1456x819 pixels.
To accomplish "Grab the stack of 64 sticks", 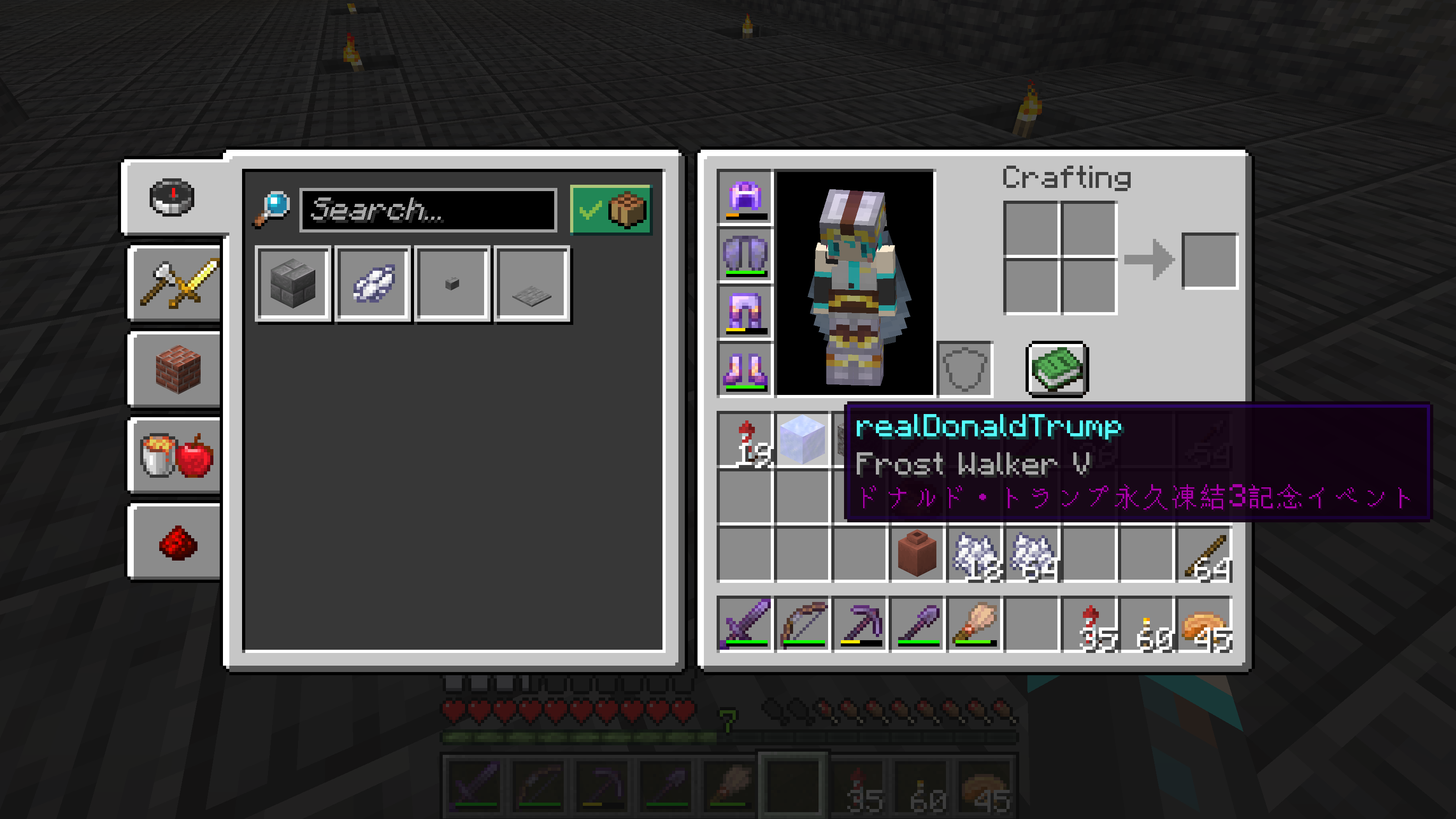I will 1204,554.
